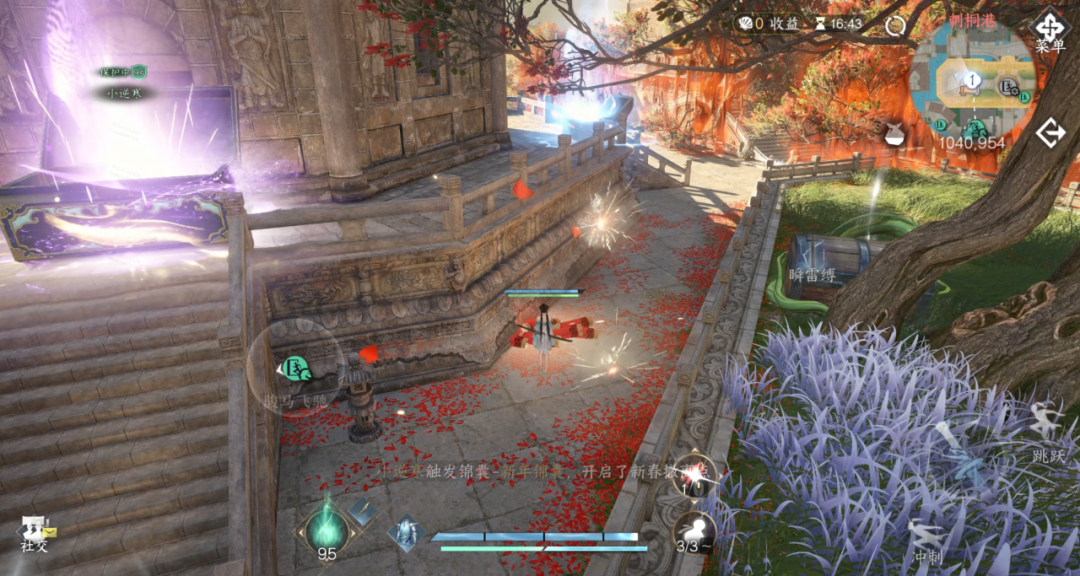1080x576 pixels.
Task: Click the exit arrow icon below the menu
Action: [x=1050, y=133]
